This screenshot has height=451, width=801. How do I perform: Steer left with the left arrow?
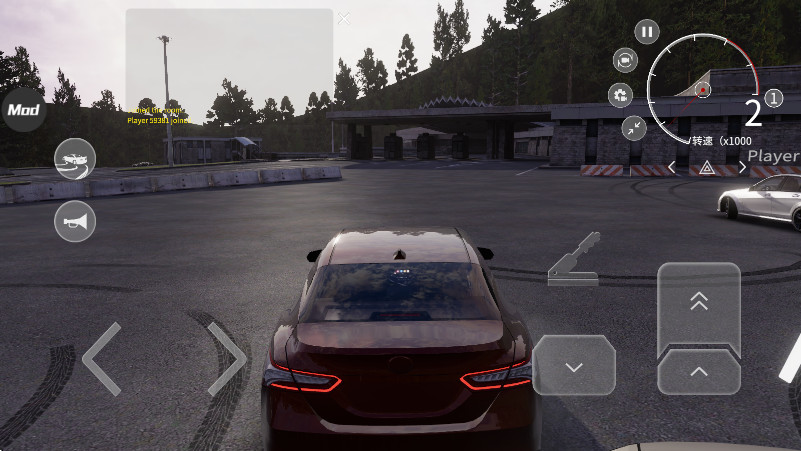[x=101, y=358]
